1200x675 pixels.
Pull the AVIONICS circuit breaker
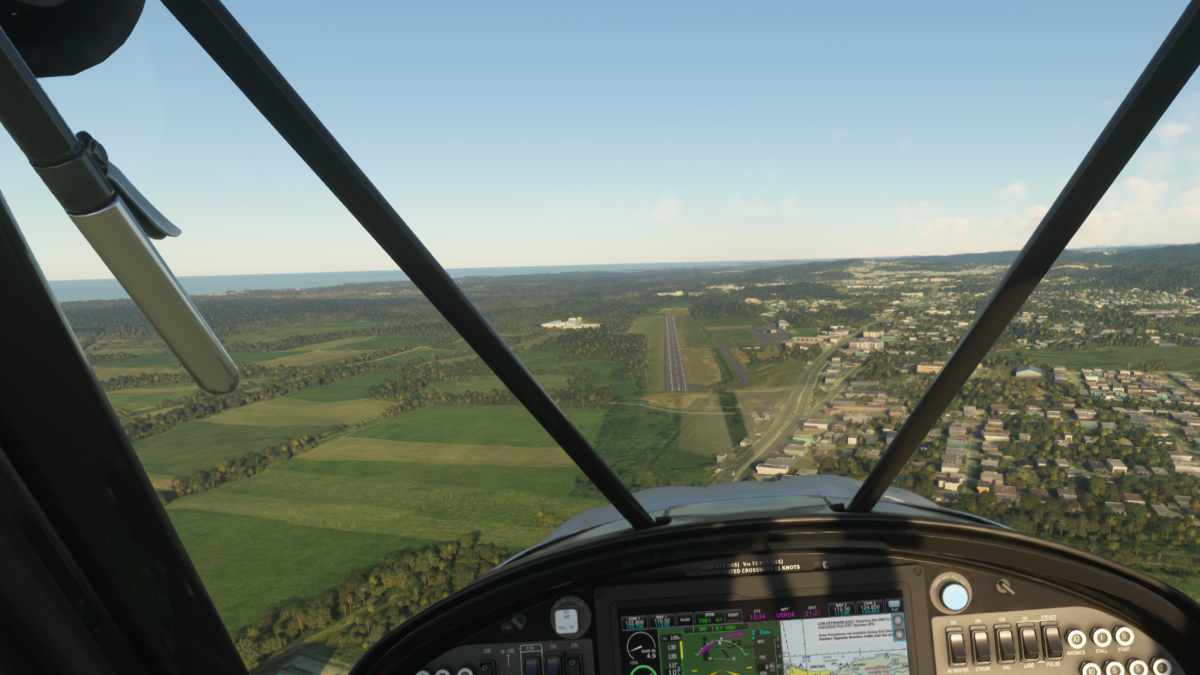[x=1077, y=639]
